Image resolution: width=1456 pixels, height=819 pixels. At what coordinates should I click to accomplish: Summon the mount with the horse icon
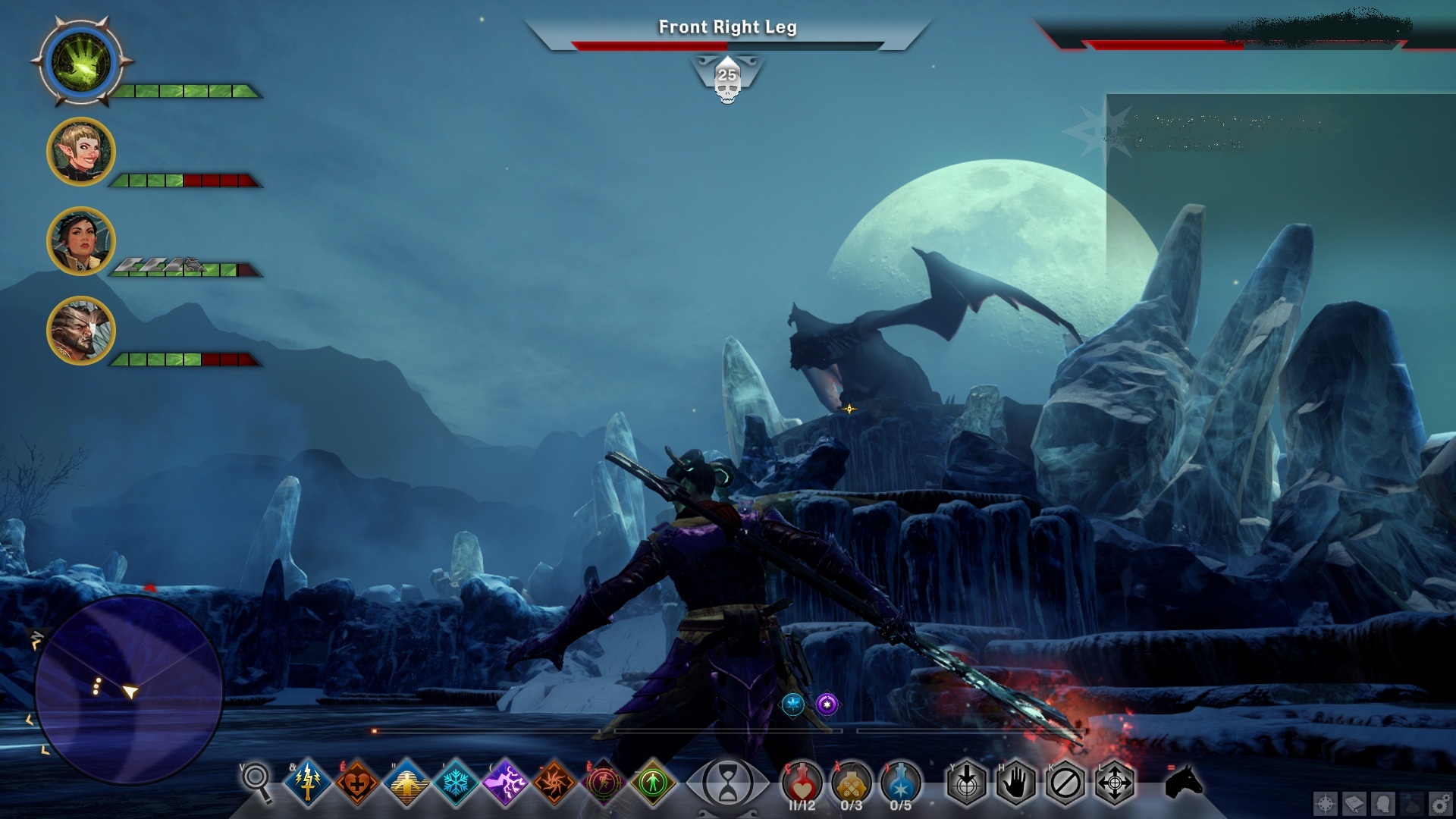(1183, 781)
